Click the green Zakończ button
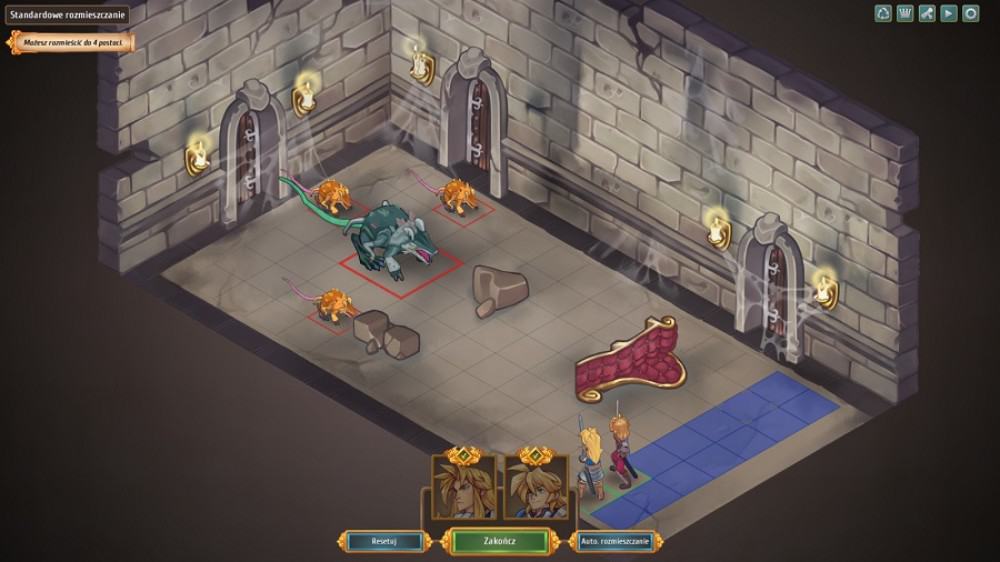This screenshot has height=562, width=1000. coord(499,541)
